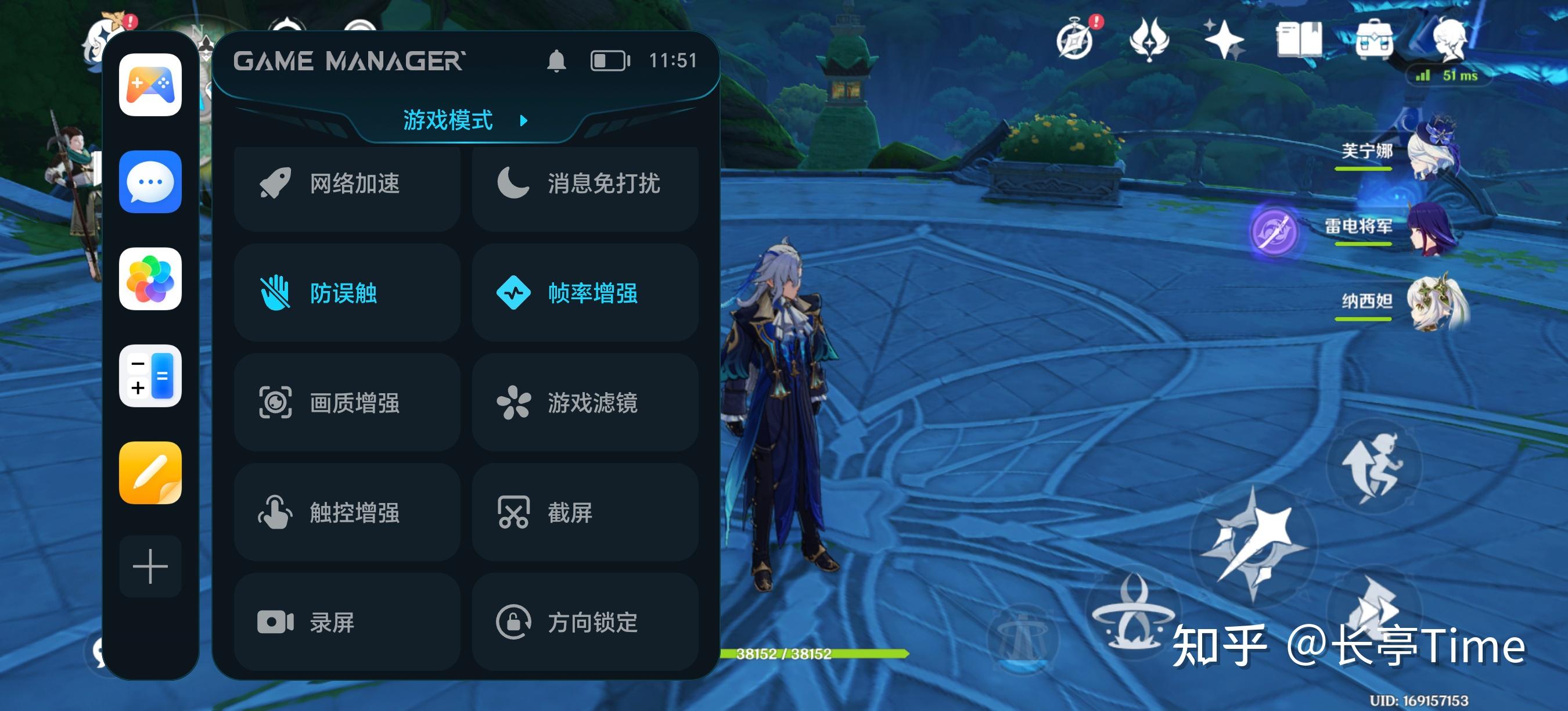Screen dimensions: 1568x711
Task: Toggle 帧率增强 frame rate boost
Action: click(x=585, y=293)
